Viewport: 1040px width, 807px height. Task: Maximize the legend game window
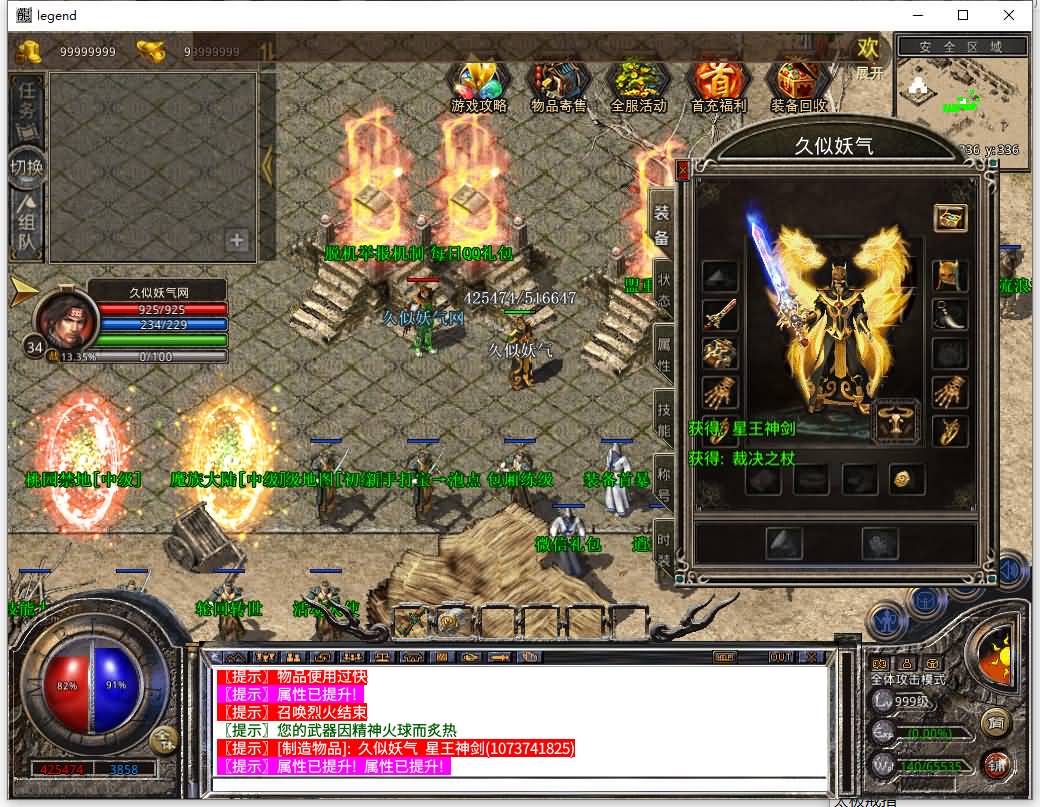pos(963,15)
